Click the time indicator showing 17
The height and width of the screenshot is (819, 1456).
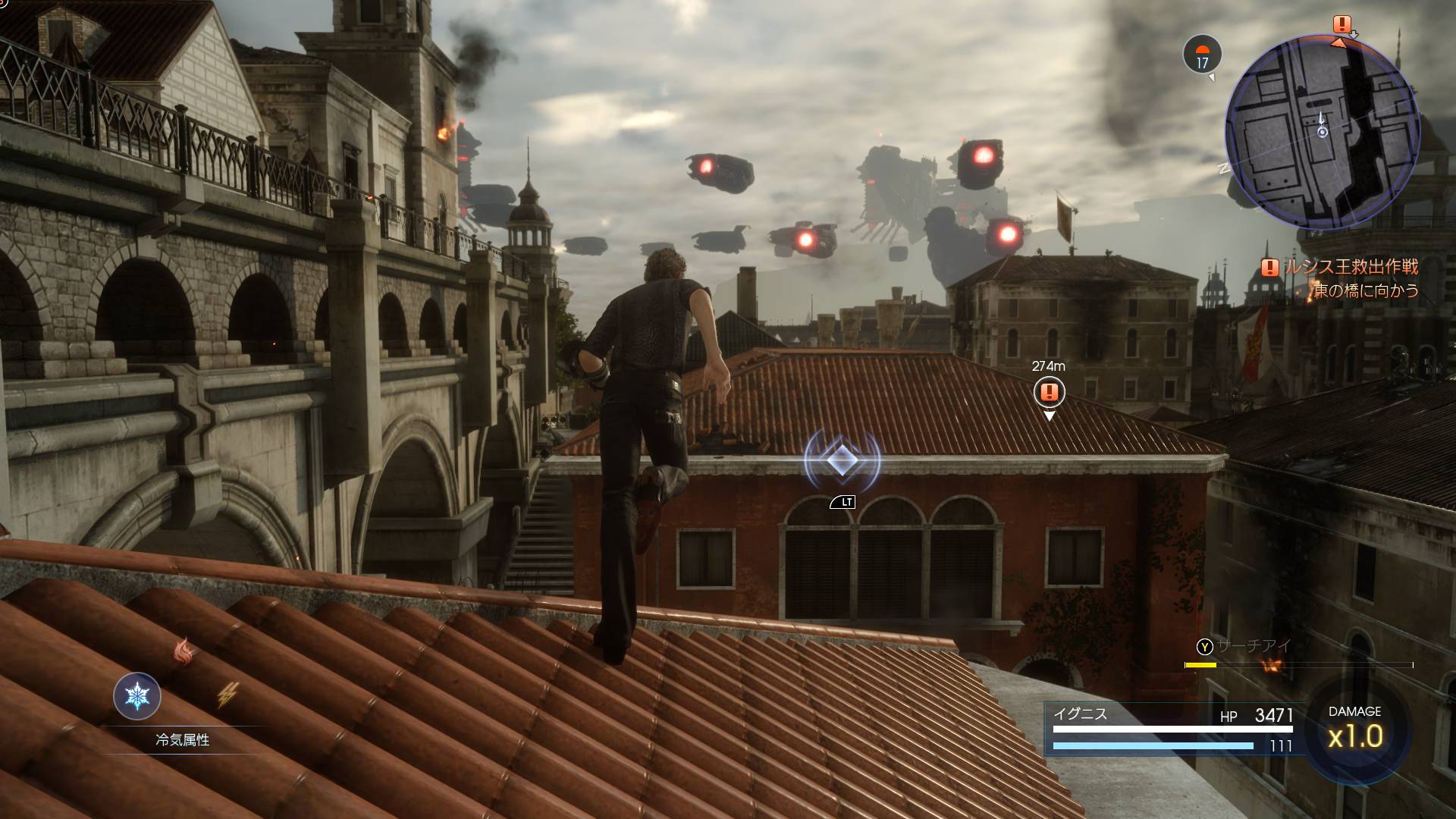point(1202,55)
